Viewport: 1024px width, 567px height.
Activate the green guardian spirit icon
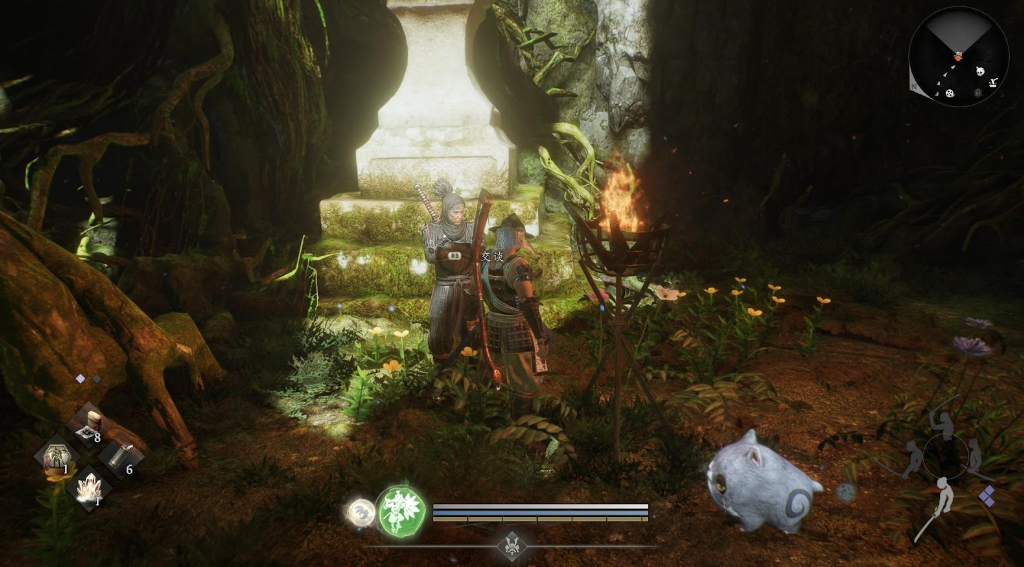[401, 511]
